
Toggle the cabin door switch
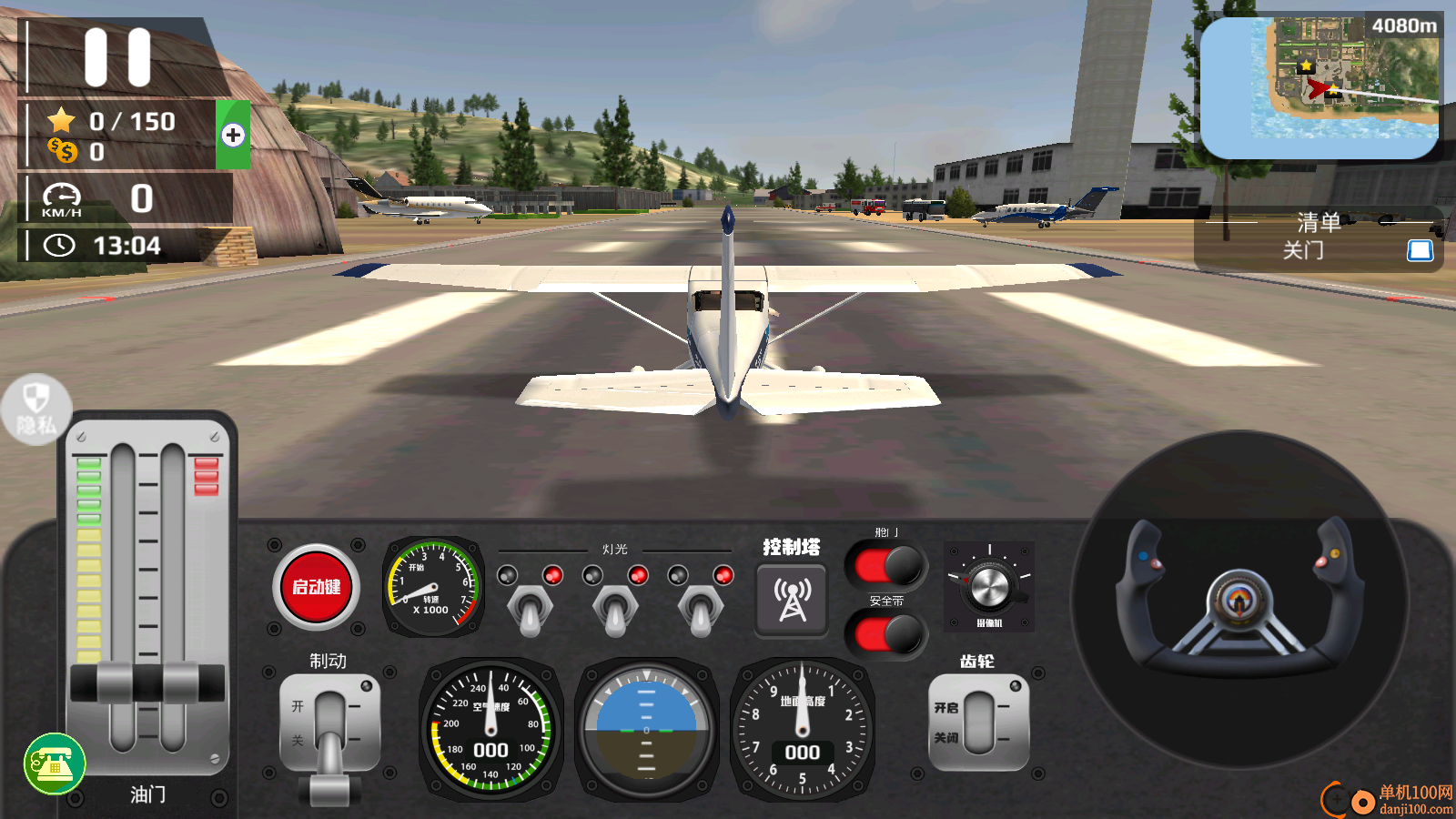(886, 566)
